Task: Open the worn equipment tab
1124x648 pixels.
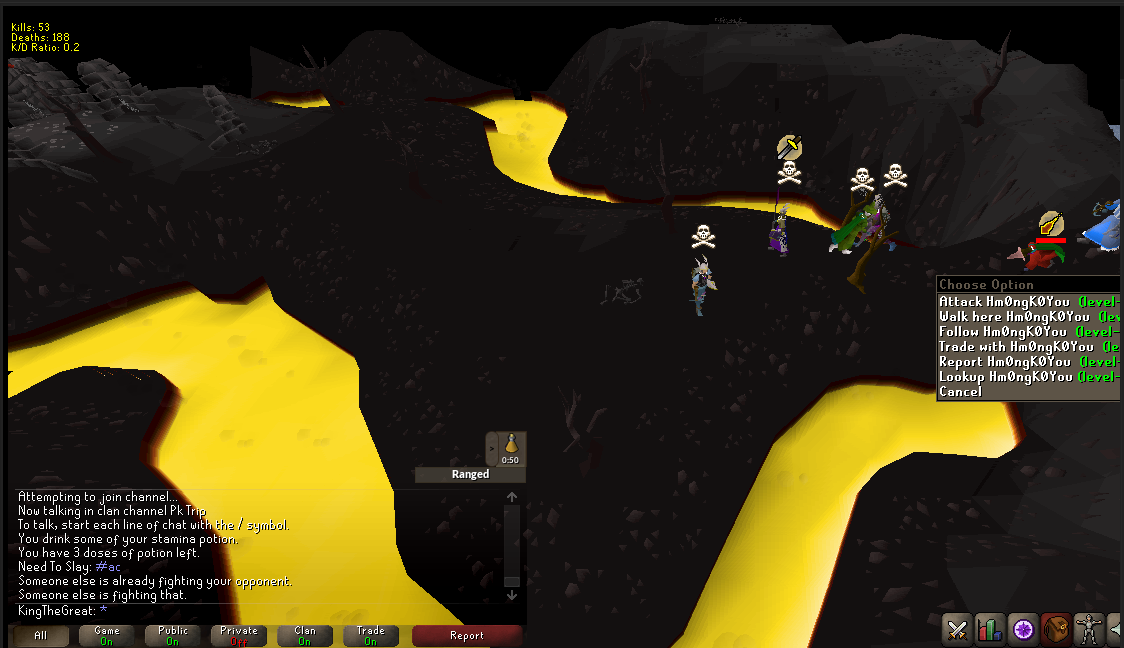Action: (1088, 629)
